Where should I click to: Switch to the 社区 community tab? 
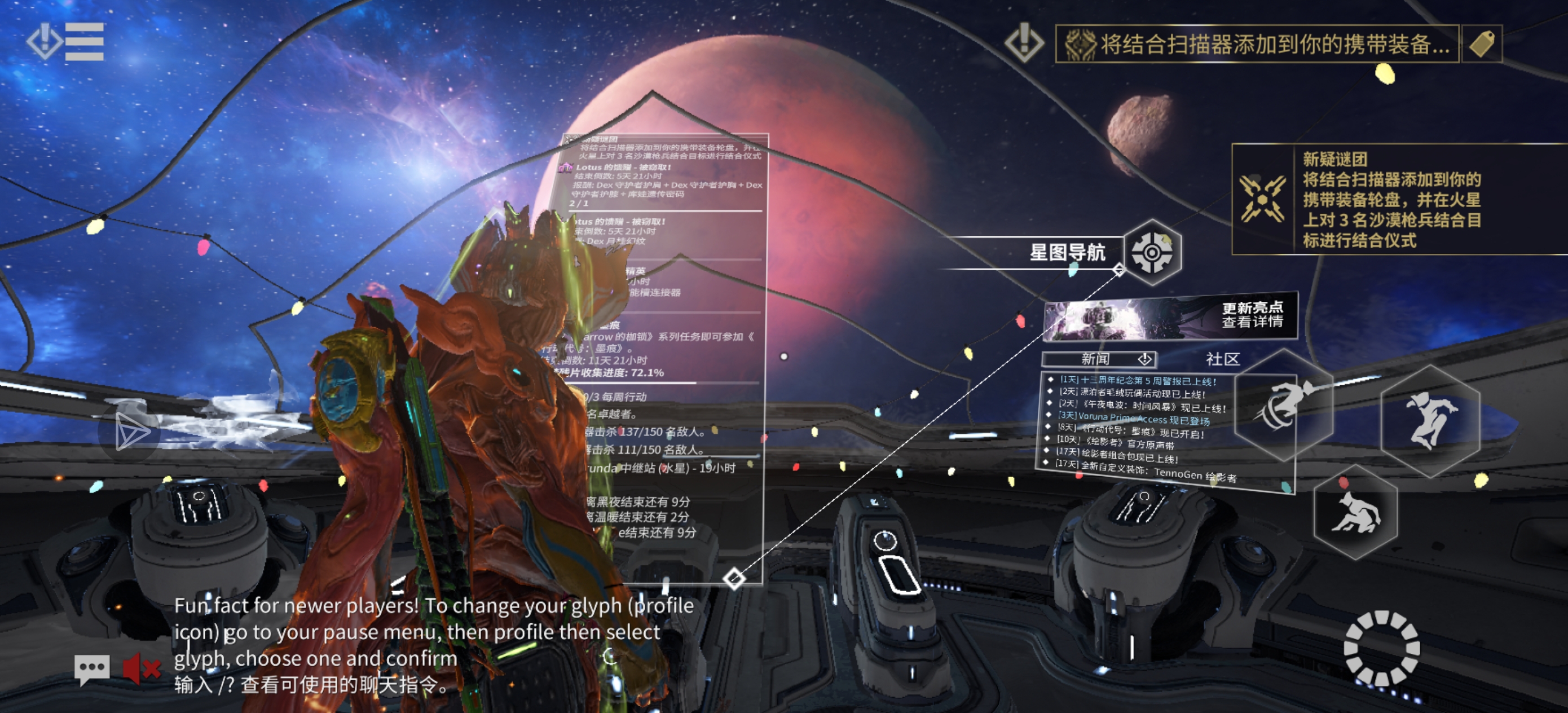[1222, 359]
